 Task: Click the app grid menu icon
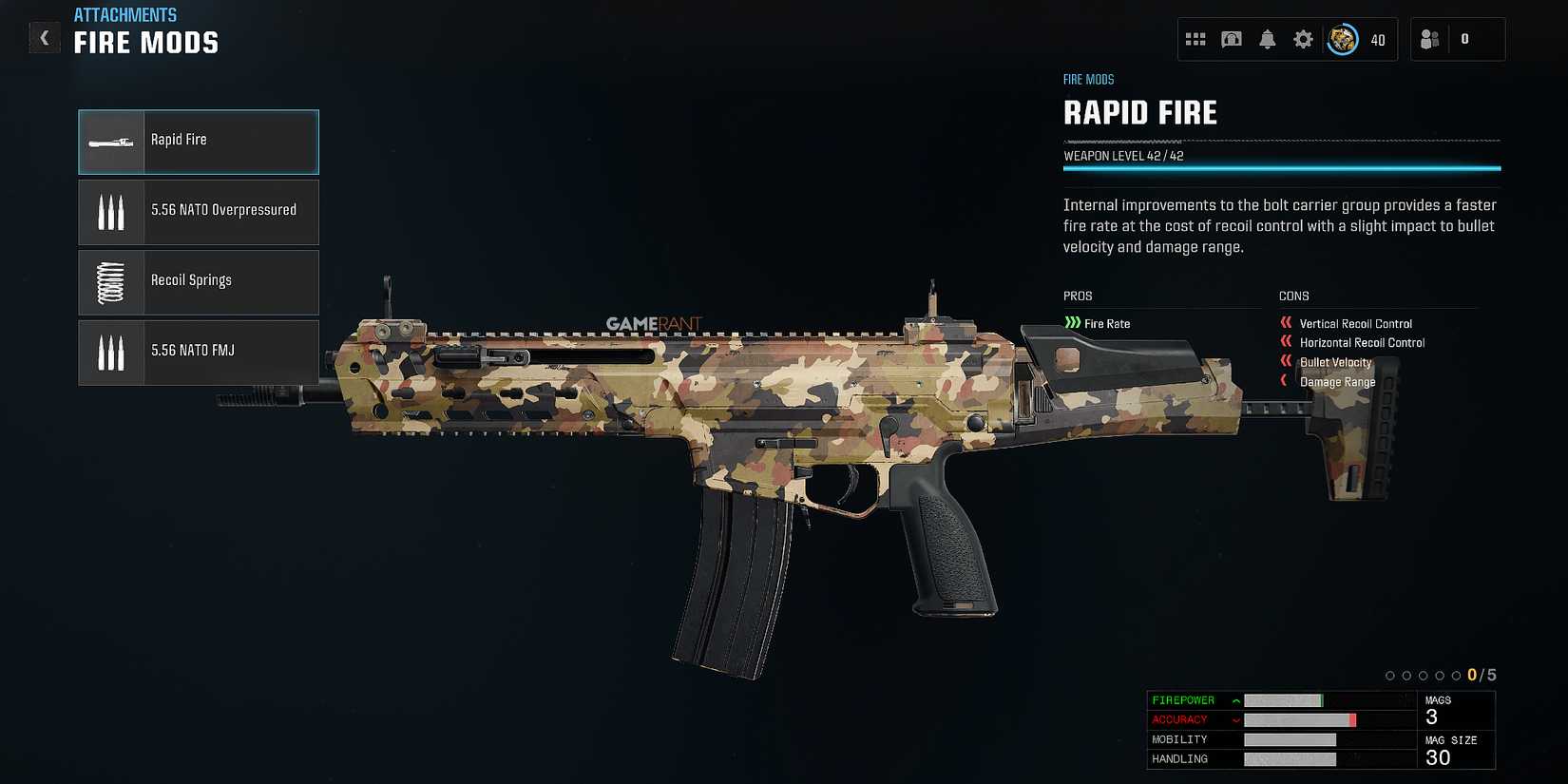(x=1195, y=39)
